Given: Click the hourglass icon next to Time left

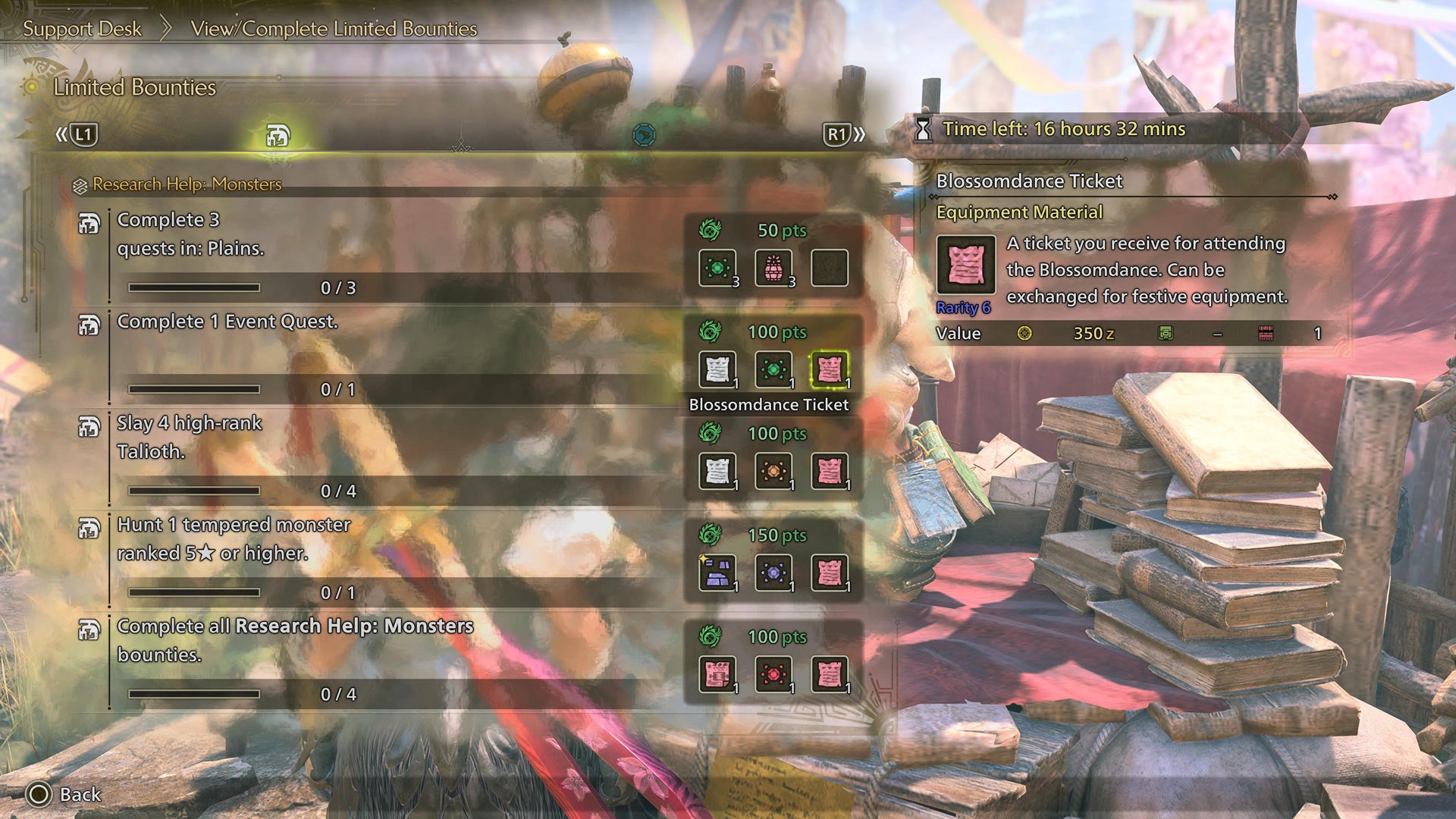Looking at the screenshot, I should [924, 130].
